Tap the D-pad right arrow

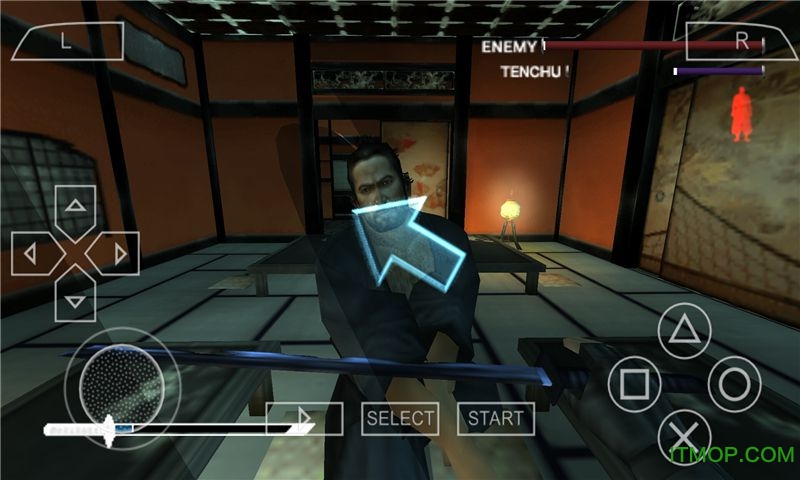click(119, 253)
